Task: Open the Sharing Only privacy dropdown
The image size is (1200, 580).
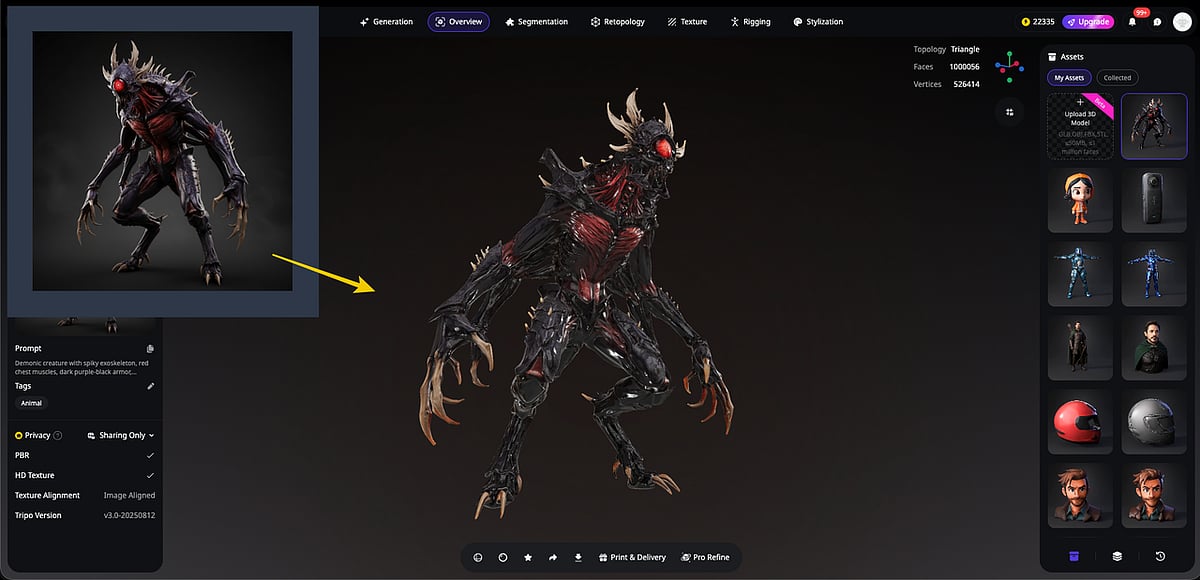Action: (x=121, y=436)
